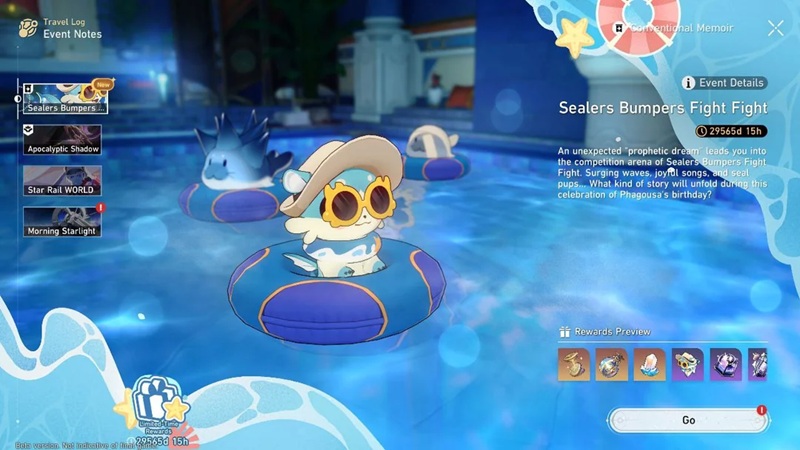
Task: Inspect the white crystal reward icon
Action: (650, 364)
